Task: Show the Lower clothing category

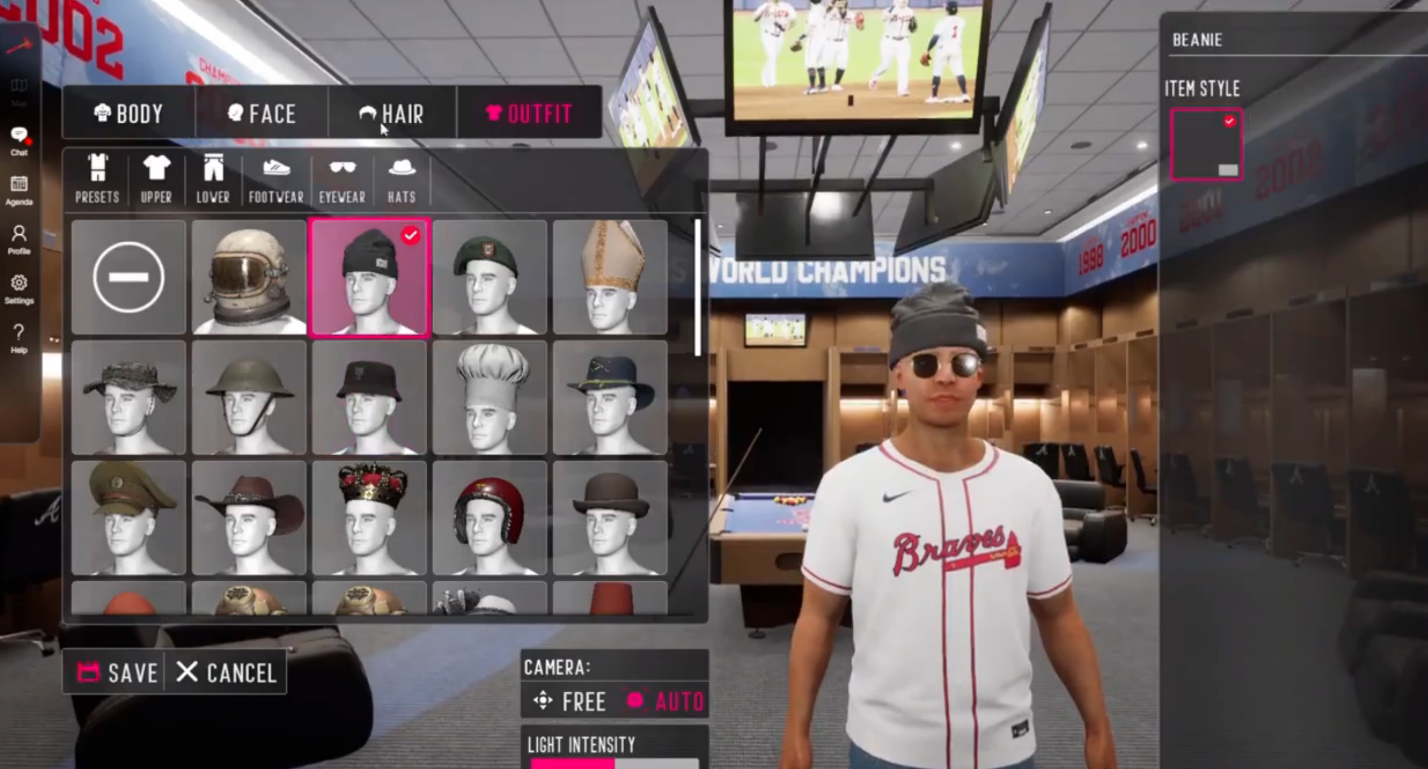Action: [x=213, y=179]
